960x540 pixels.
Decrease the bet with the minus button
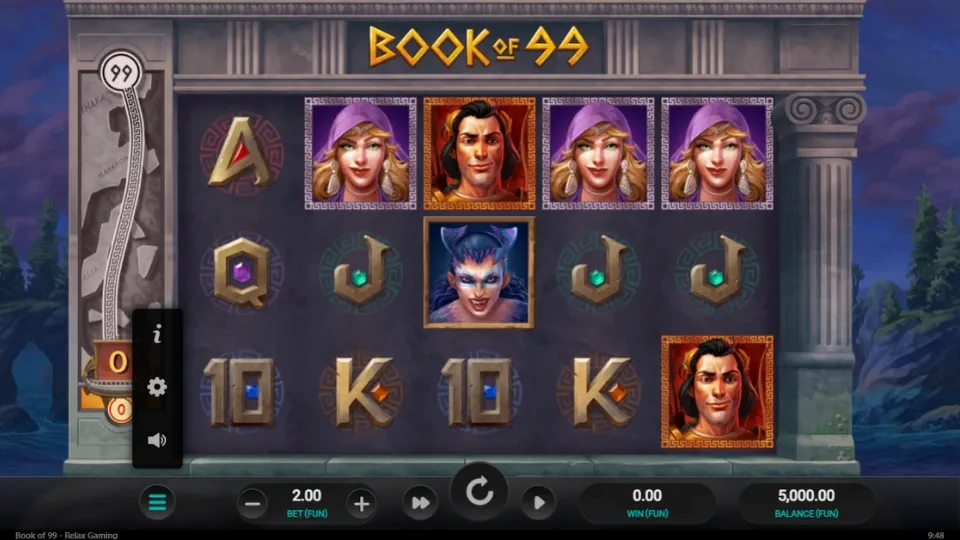click(253, 503)
